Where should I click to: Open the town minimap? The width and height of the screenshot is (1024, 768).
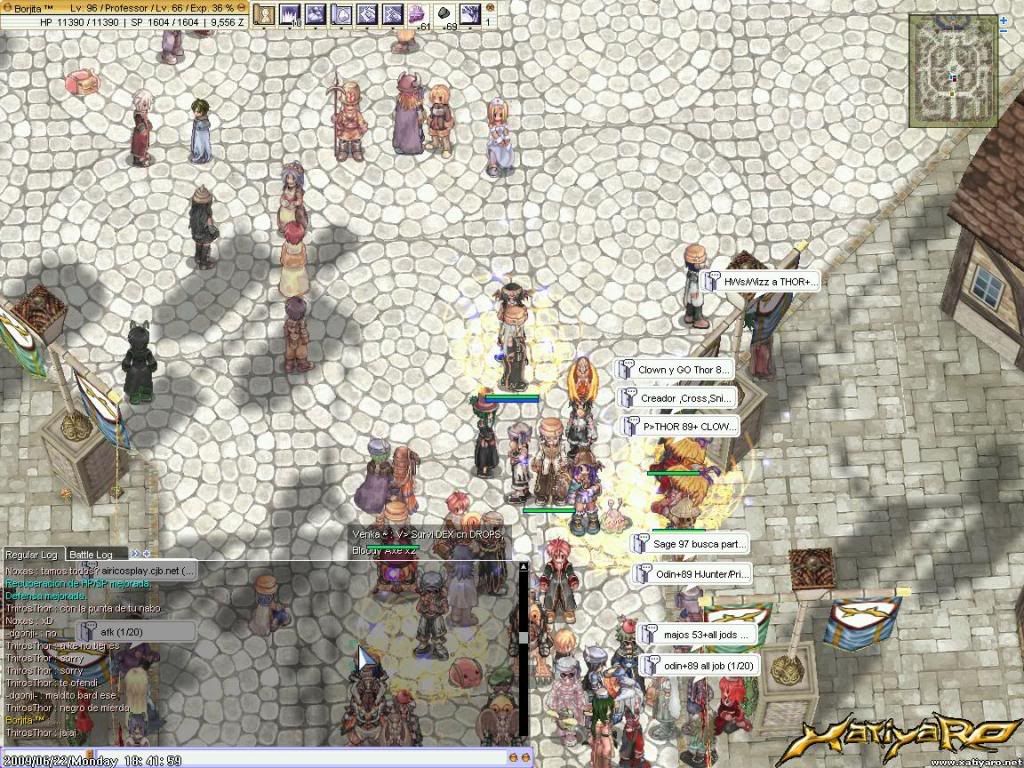pos(953,70)
